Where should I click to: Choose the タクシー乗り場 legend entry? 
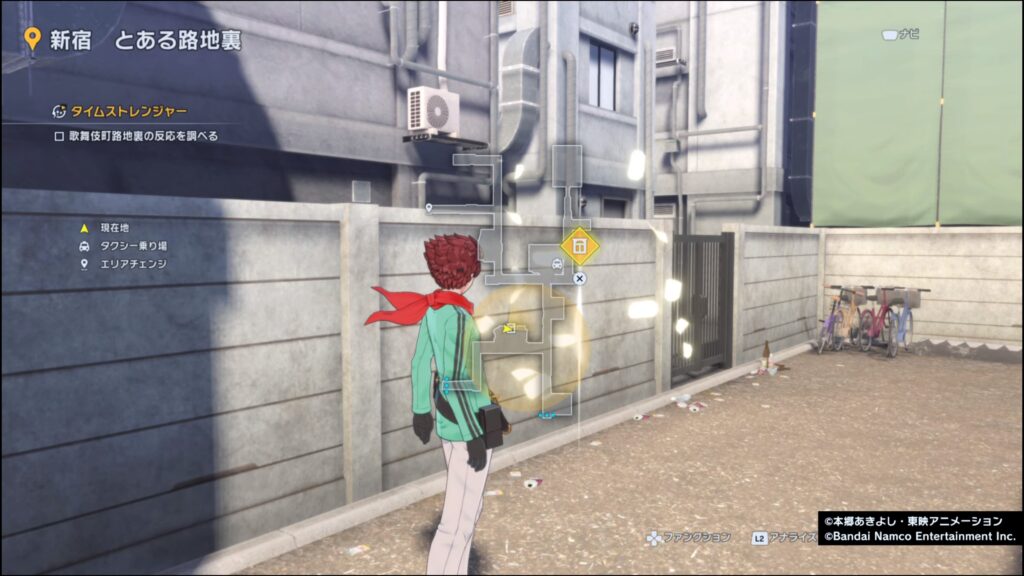click(130, 246)
